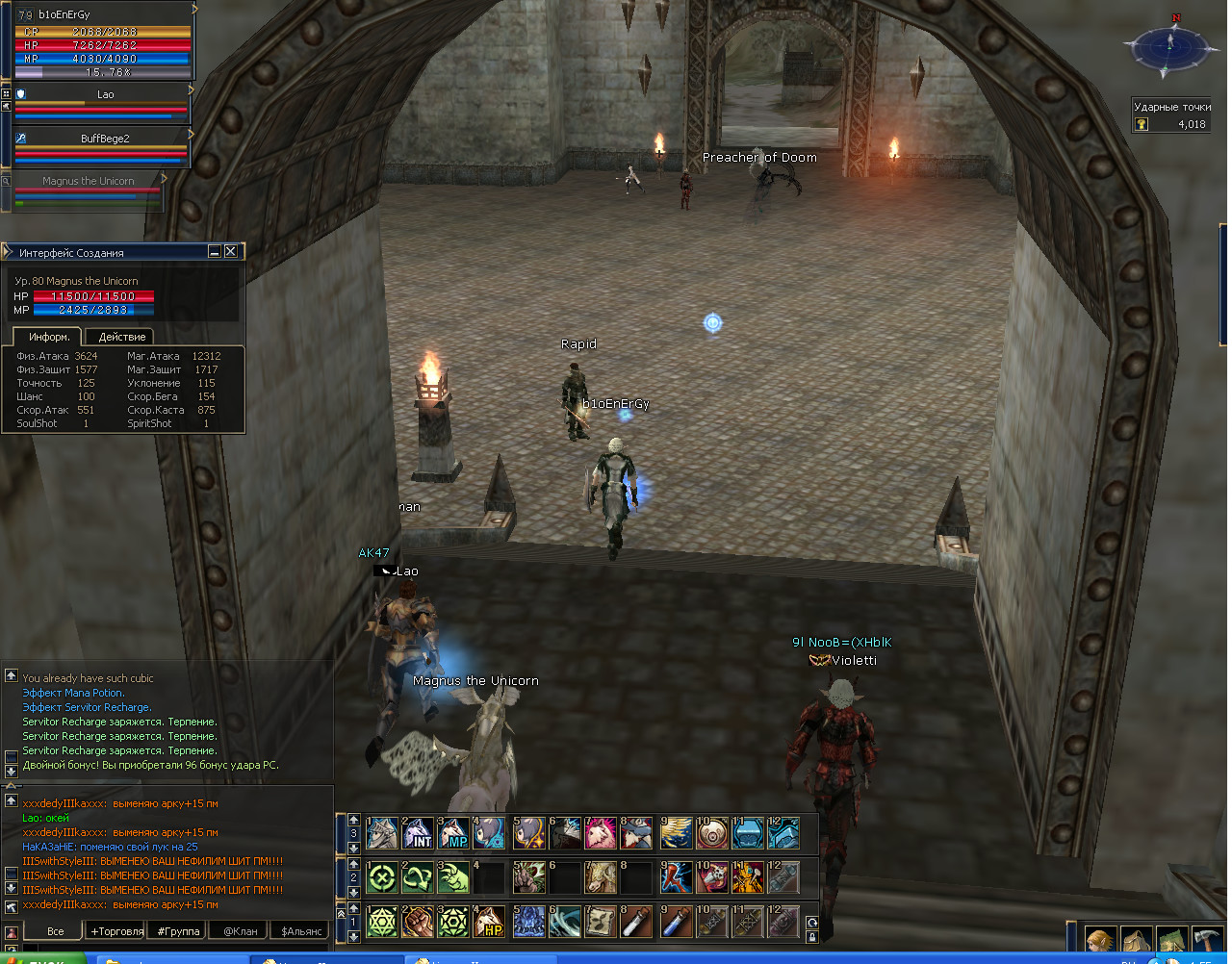This screenshot has width=1232, height=964.
Task: Cast the INT servitor buff skill
Action: tap(418, 833)
